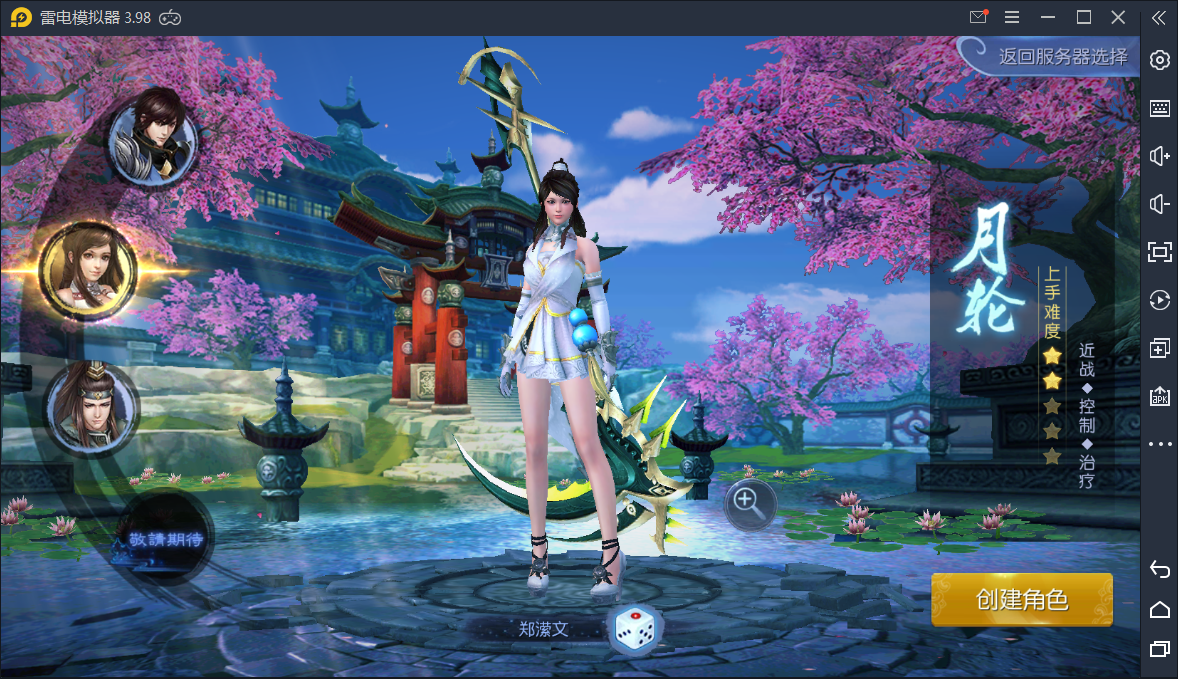Choose the highlighted female character portrait
This screenshot has height=679, width=1178.
88,269
